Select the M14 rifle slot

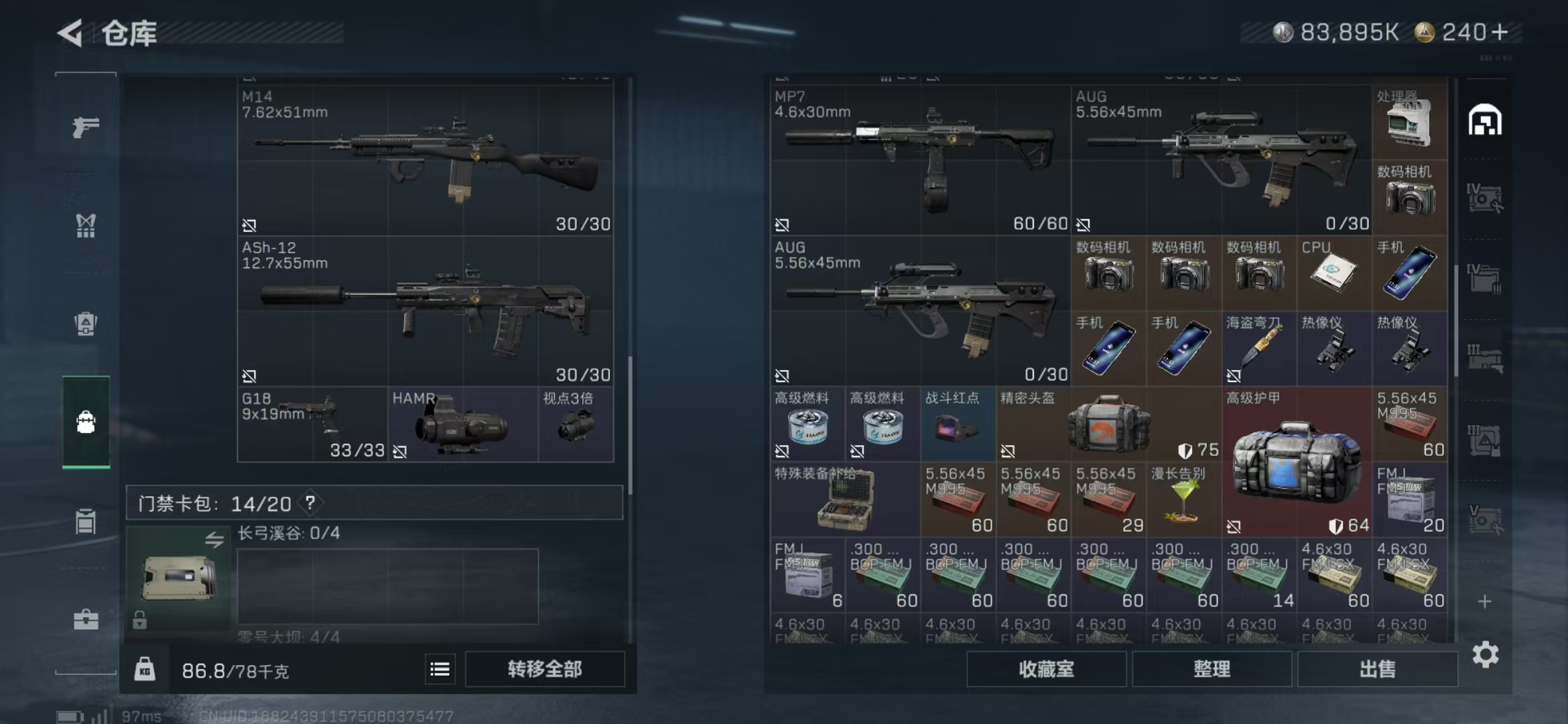(x=426, y=161)
